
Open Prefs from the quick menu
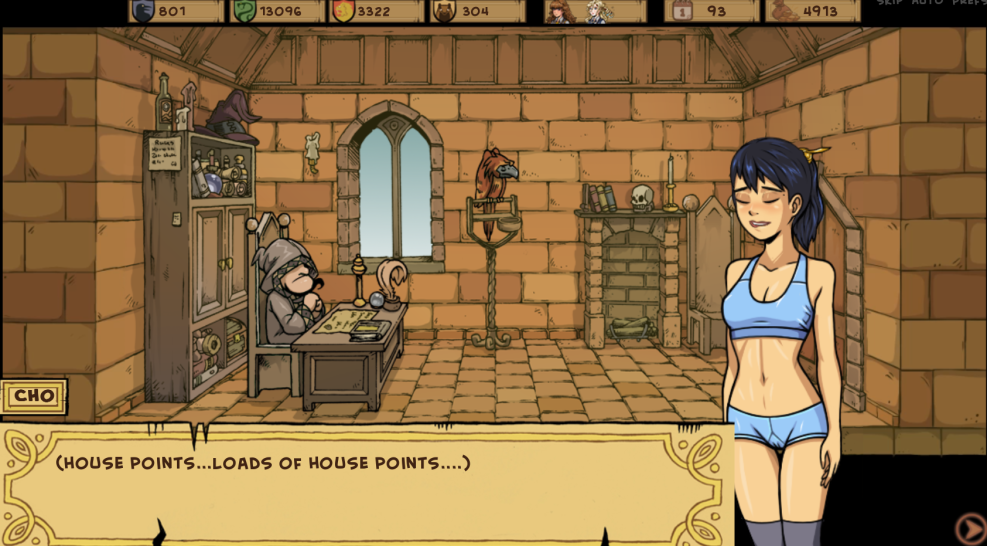pyautogui.click(x=968, y=3)
